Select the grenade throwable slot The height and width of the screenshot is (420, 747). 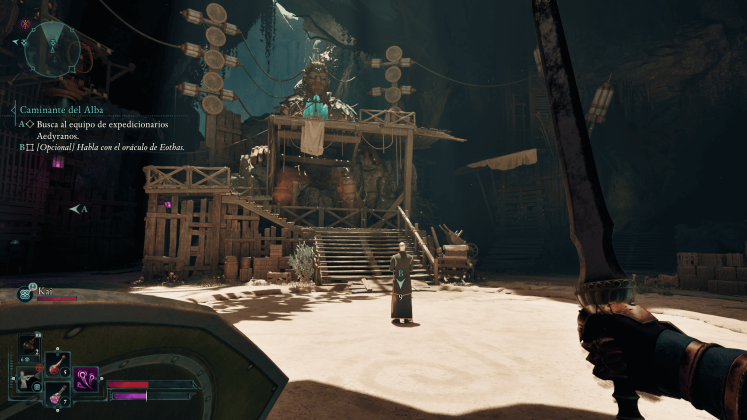click(30, 343)
